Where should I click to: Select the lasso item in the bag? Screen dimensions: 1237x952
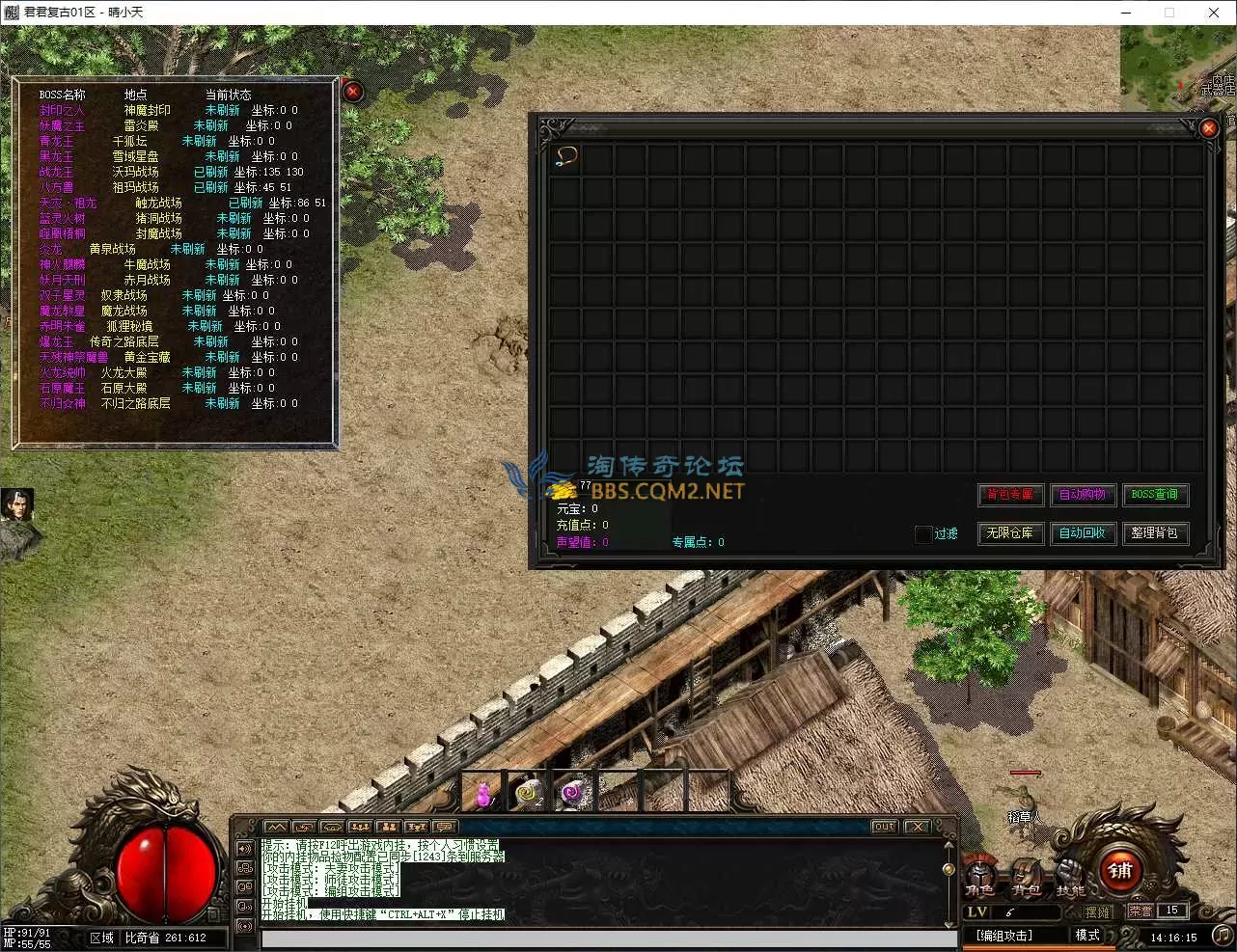tap(566, 156)
